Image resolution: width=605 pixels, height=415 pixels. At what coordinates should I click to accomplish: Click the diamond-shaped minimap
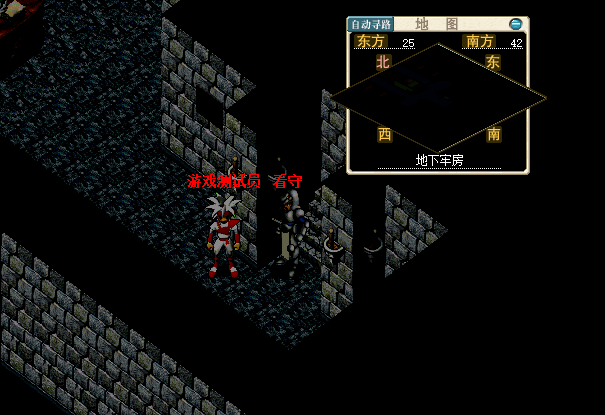(x=438, y=98)
